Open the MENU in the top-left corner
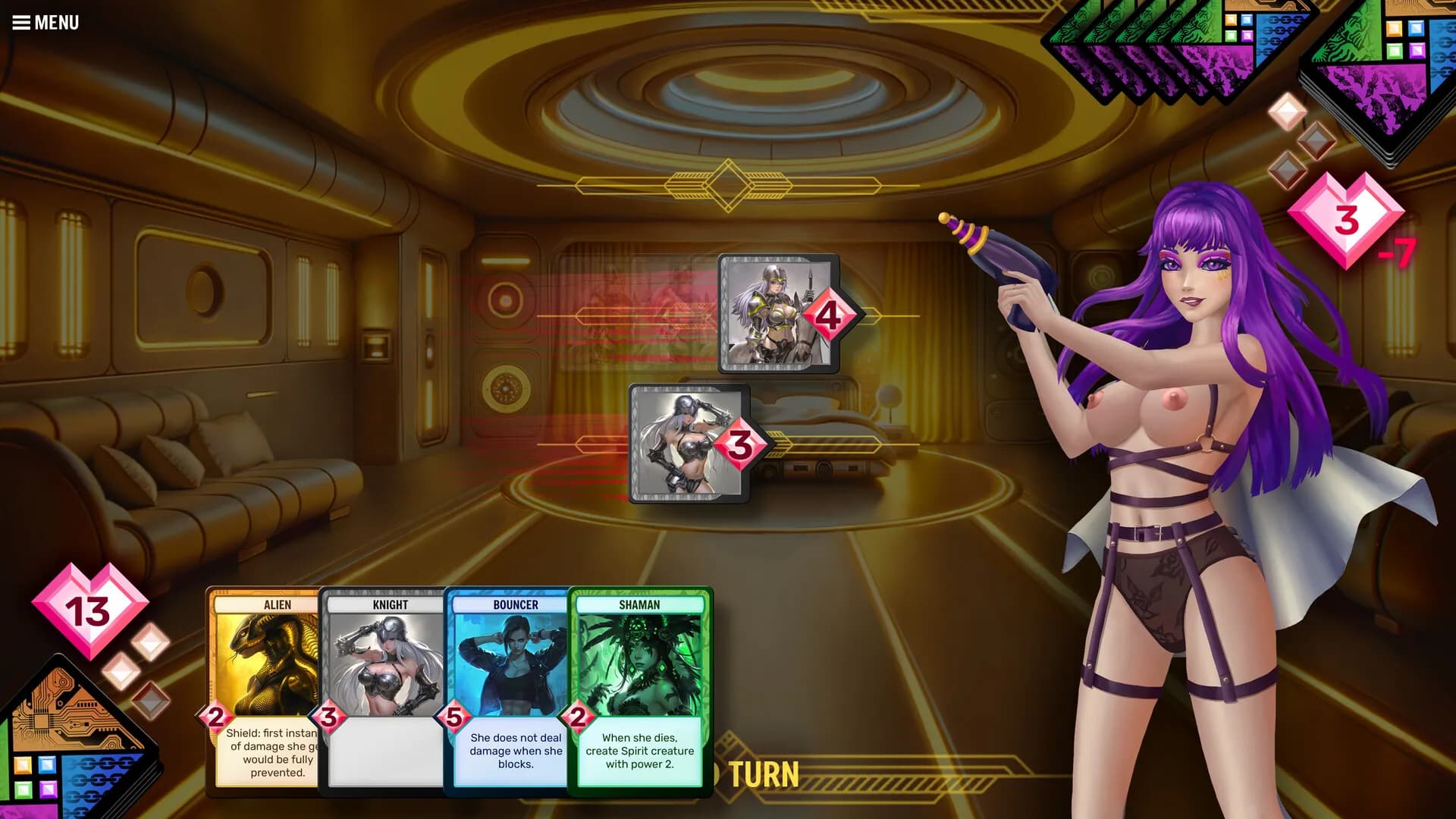1456x819 pixels. (45, 21)
